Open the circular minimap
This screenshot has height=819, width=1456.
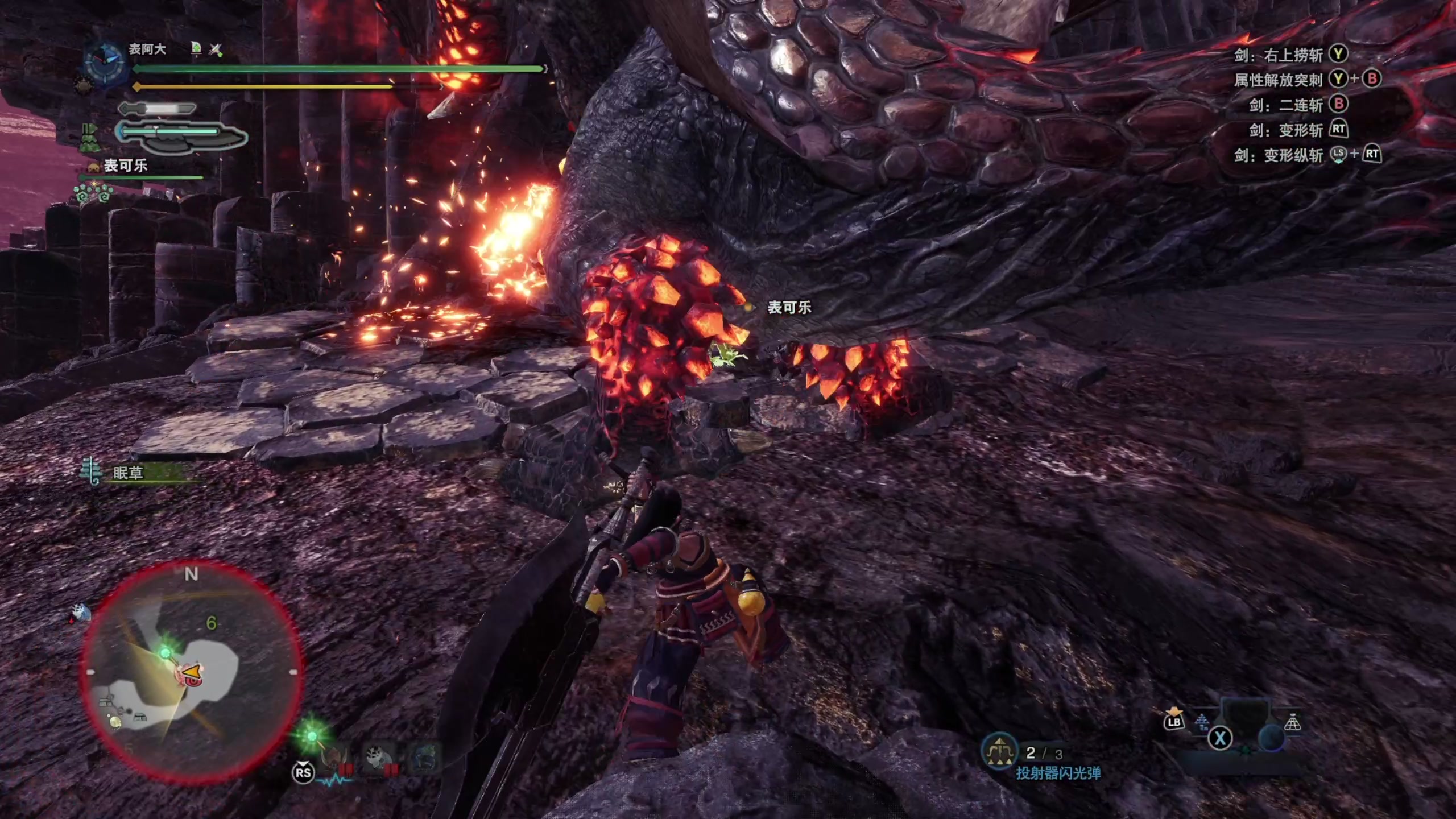191,672
